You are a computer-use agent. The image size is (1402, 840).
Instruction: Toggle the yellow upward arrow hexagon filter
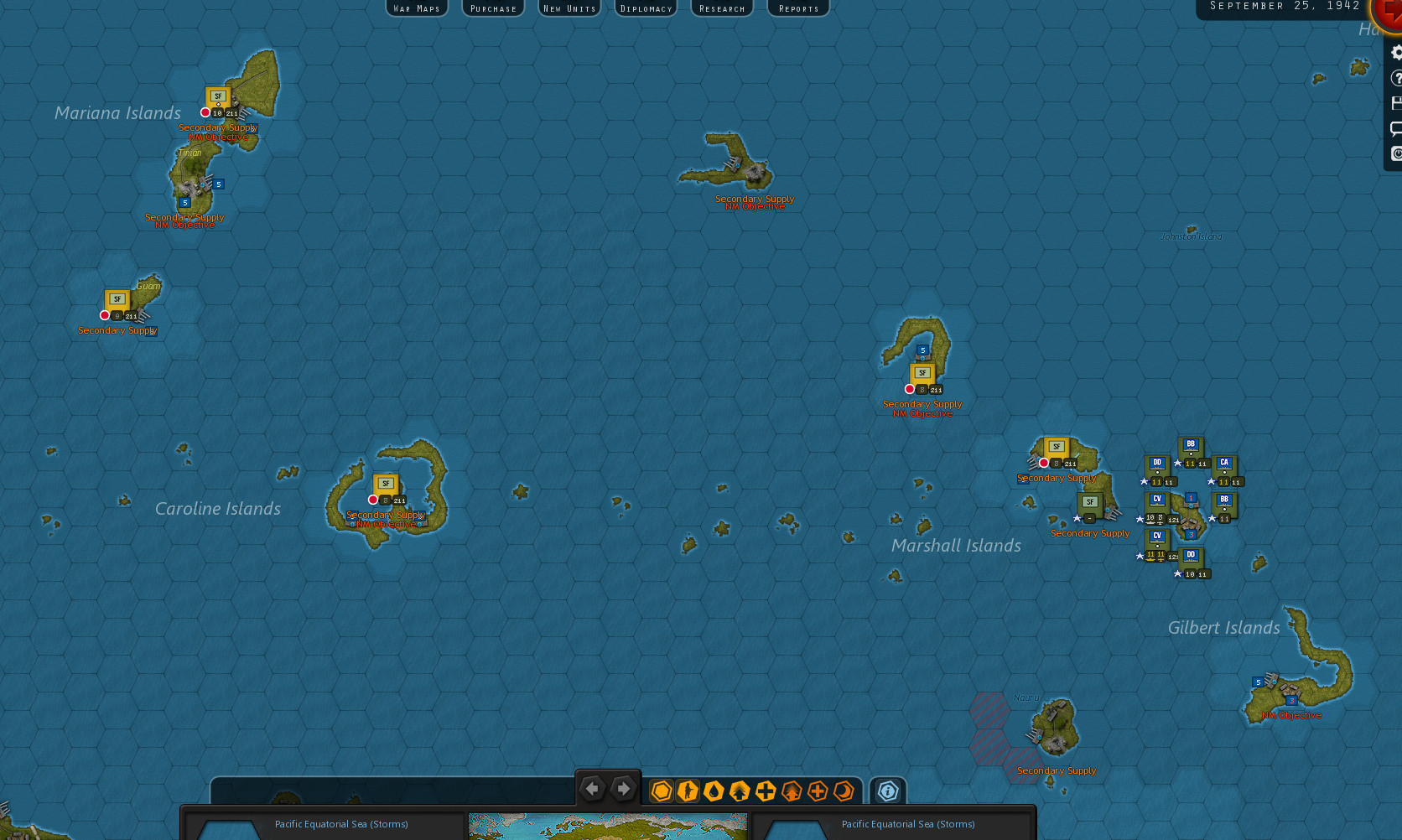pyautogui.click(x=740, y=791)
